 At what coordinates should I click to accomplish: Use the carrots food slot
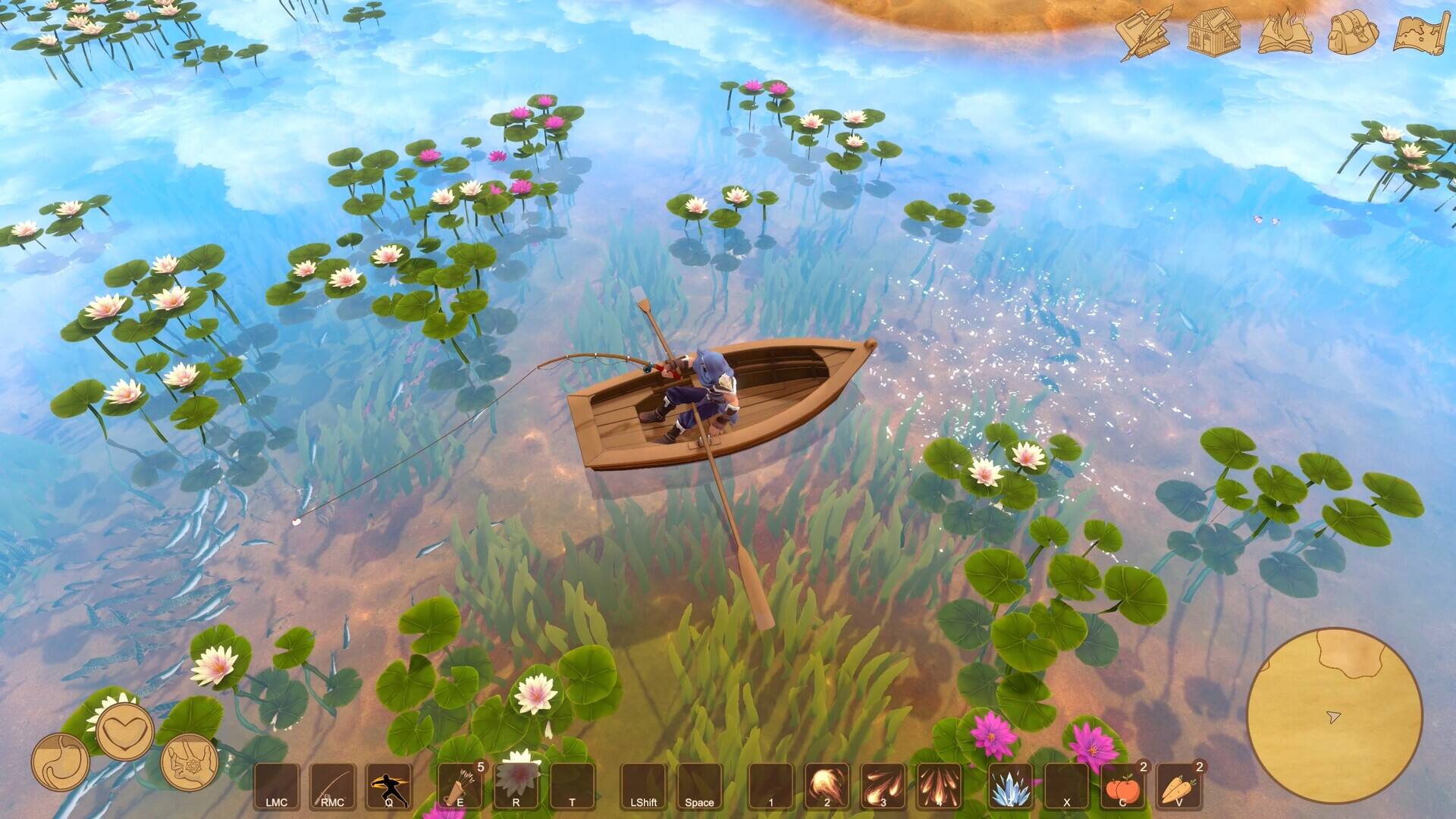click(x=1178, y=787)
